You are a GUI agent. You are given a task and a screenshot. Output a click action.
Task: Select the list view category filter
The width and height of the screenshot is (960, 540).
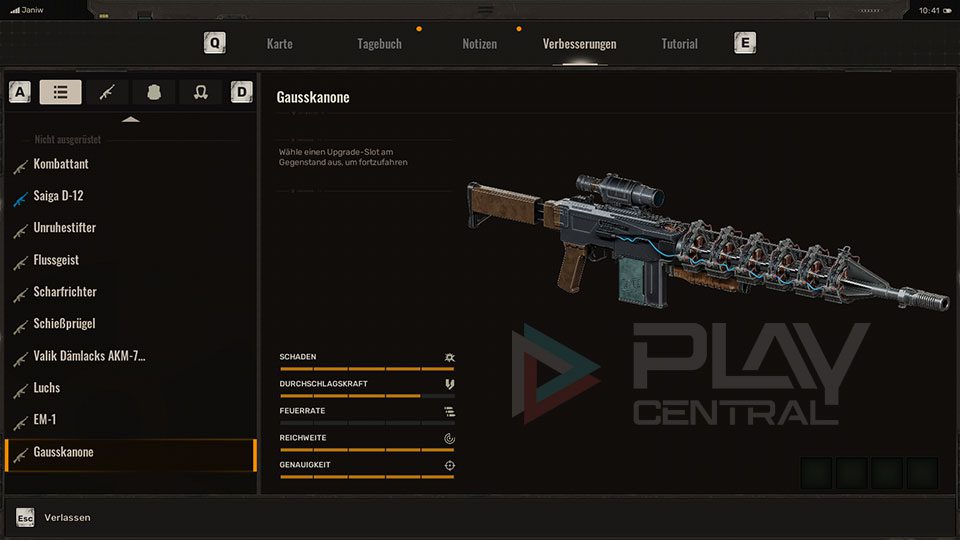tap(61, 92)
